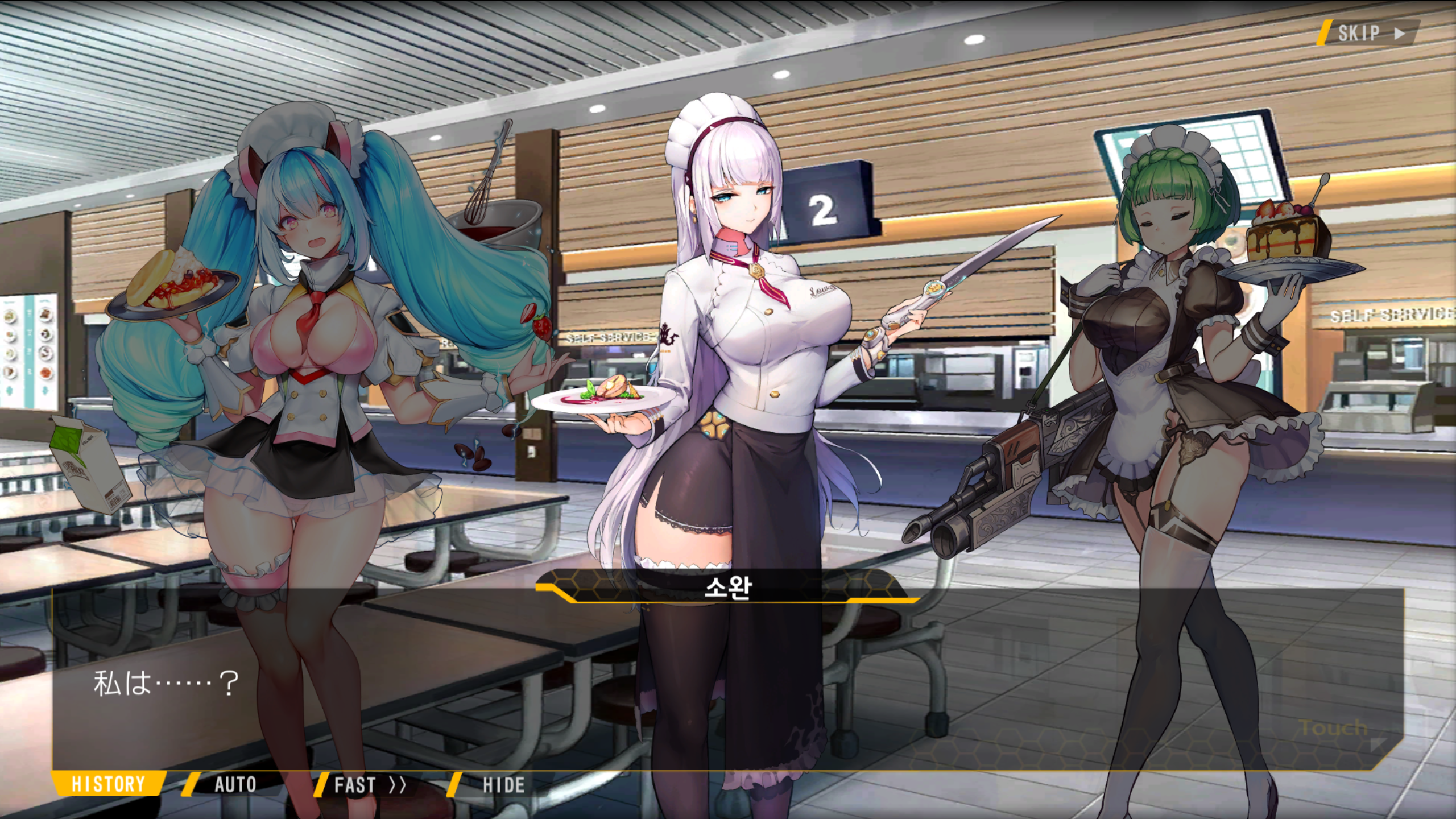Hide the dialogue interface
This screenshot has height=819, width=1456.
click(503, 785)
